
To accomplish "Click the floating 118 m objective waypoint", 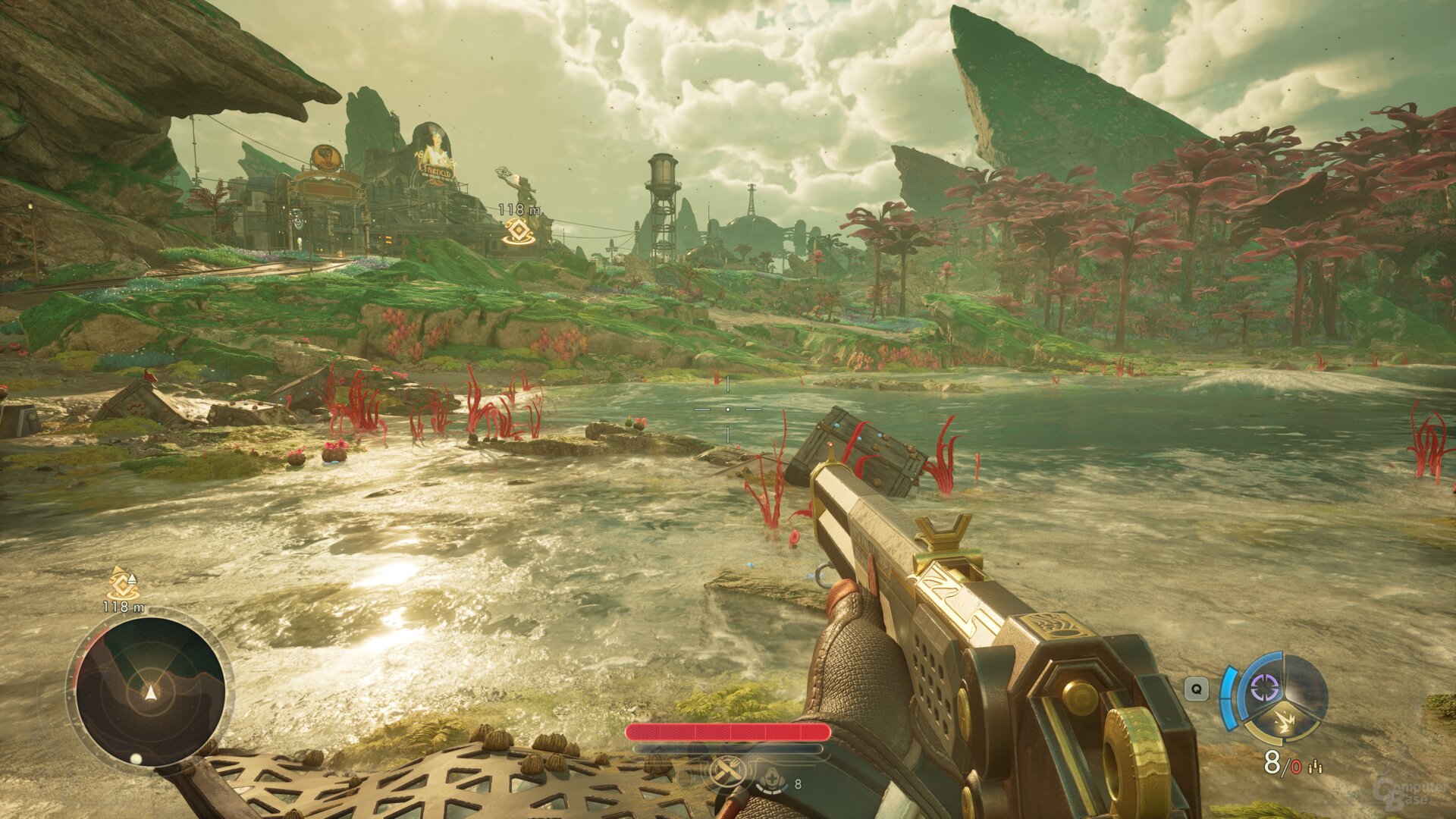I will [x=519, y=231].
